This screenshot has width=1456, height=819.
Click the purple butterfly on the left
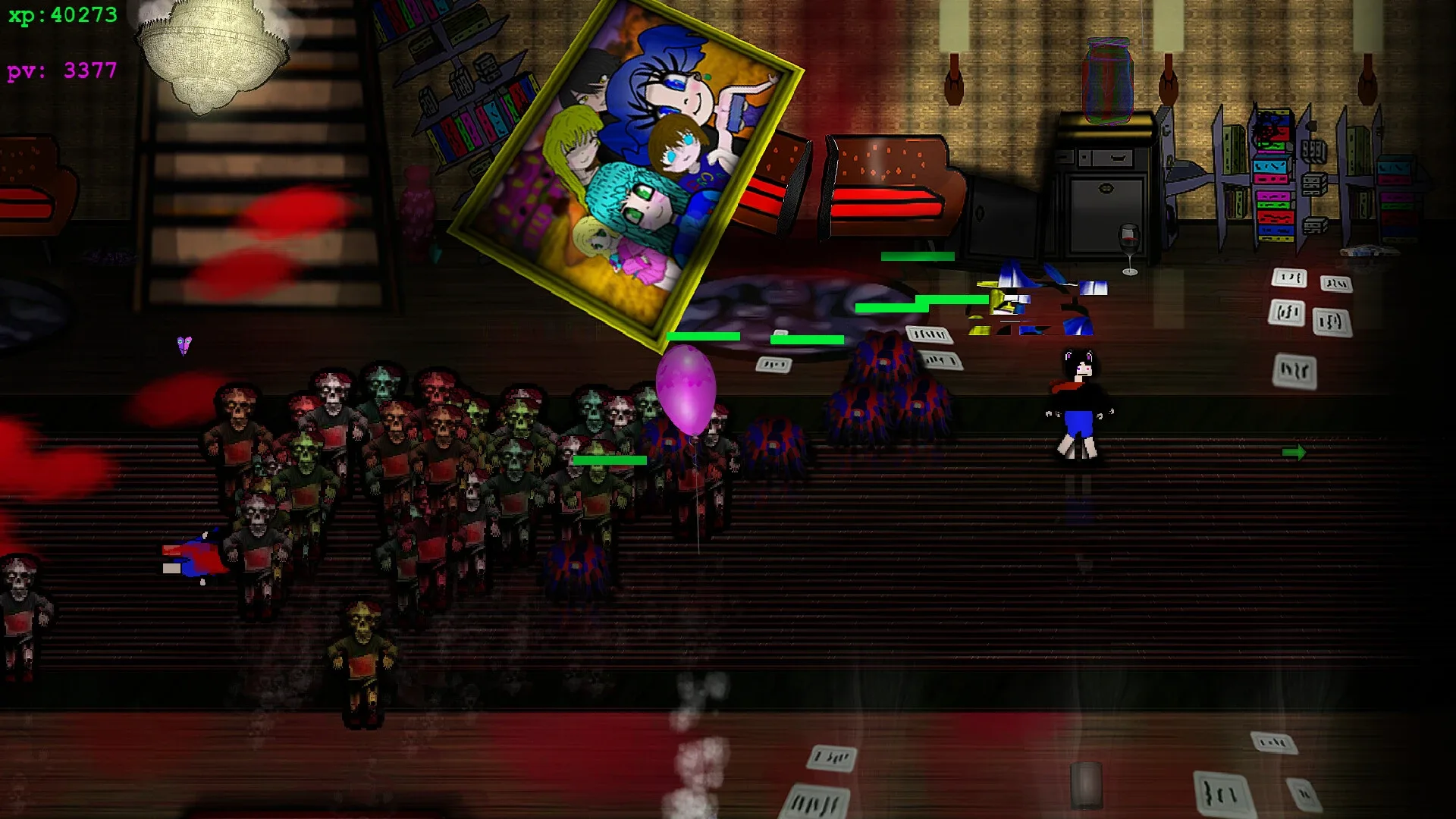(184, 346)
